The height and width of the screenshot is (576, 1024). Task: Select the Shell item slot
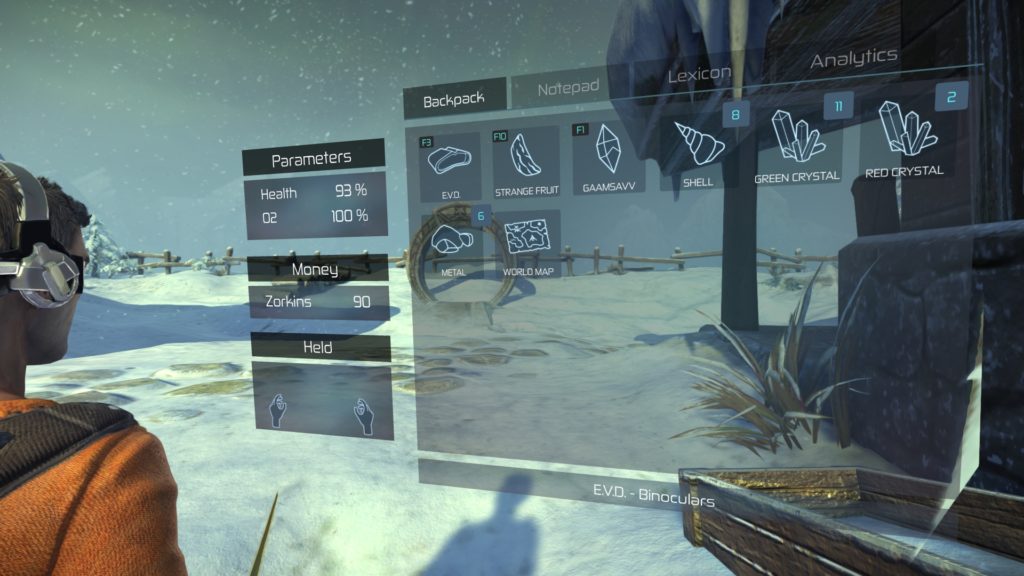coord(698,150)
